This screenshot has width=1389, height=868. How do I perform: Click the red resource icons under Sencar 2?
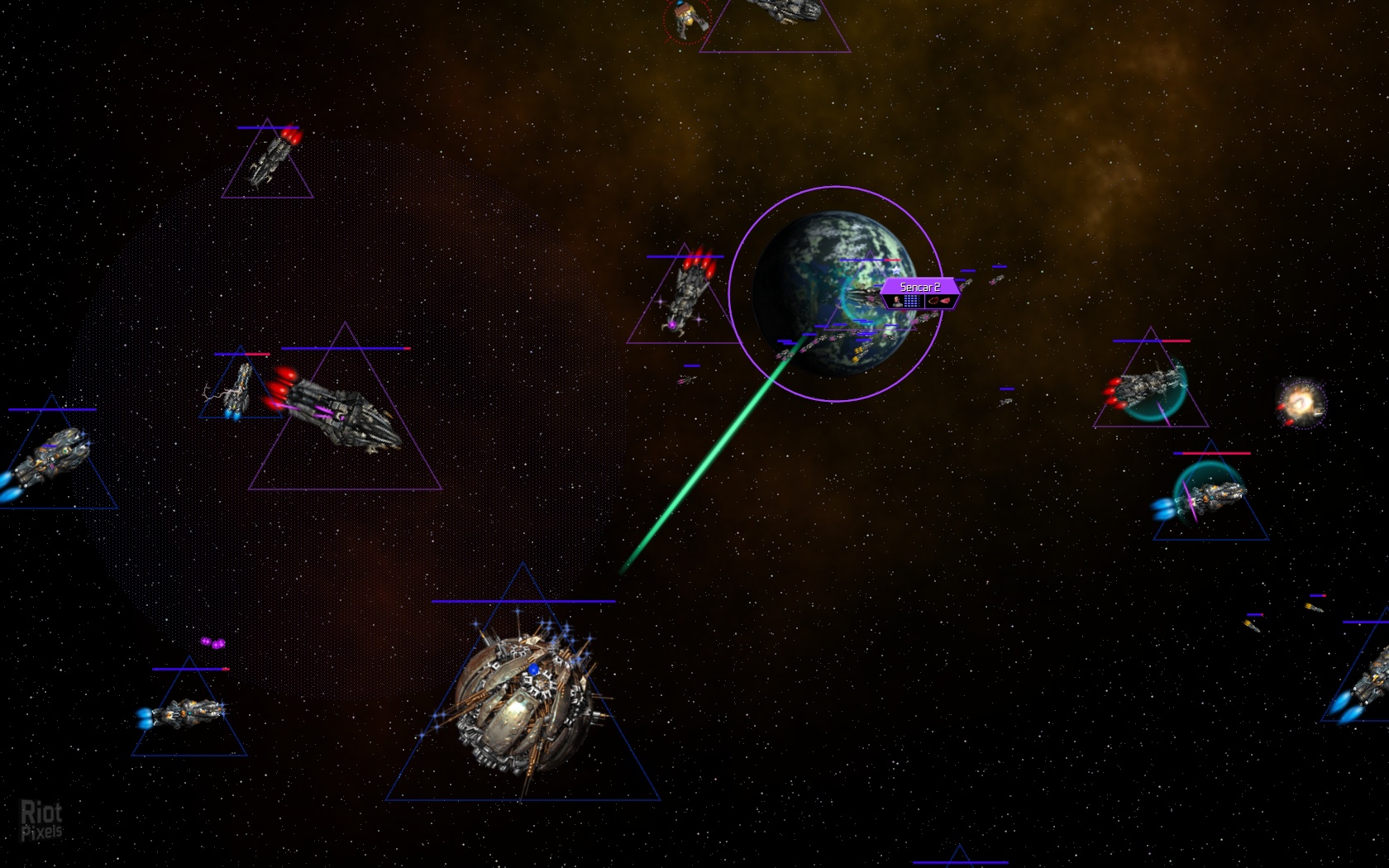(x=938, y=301)
